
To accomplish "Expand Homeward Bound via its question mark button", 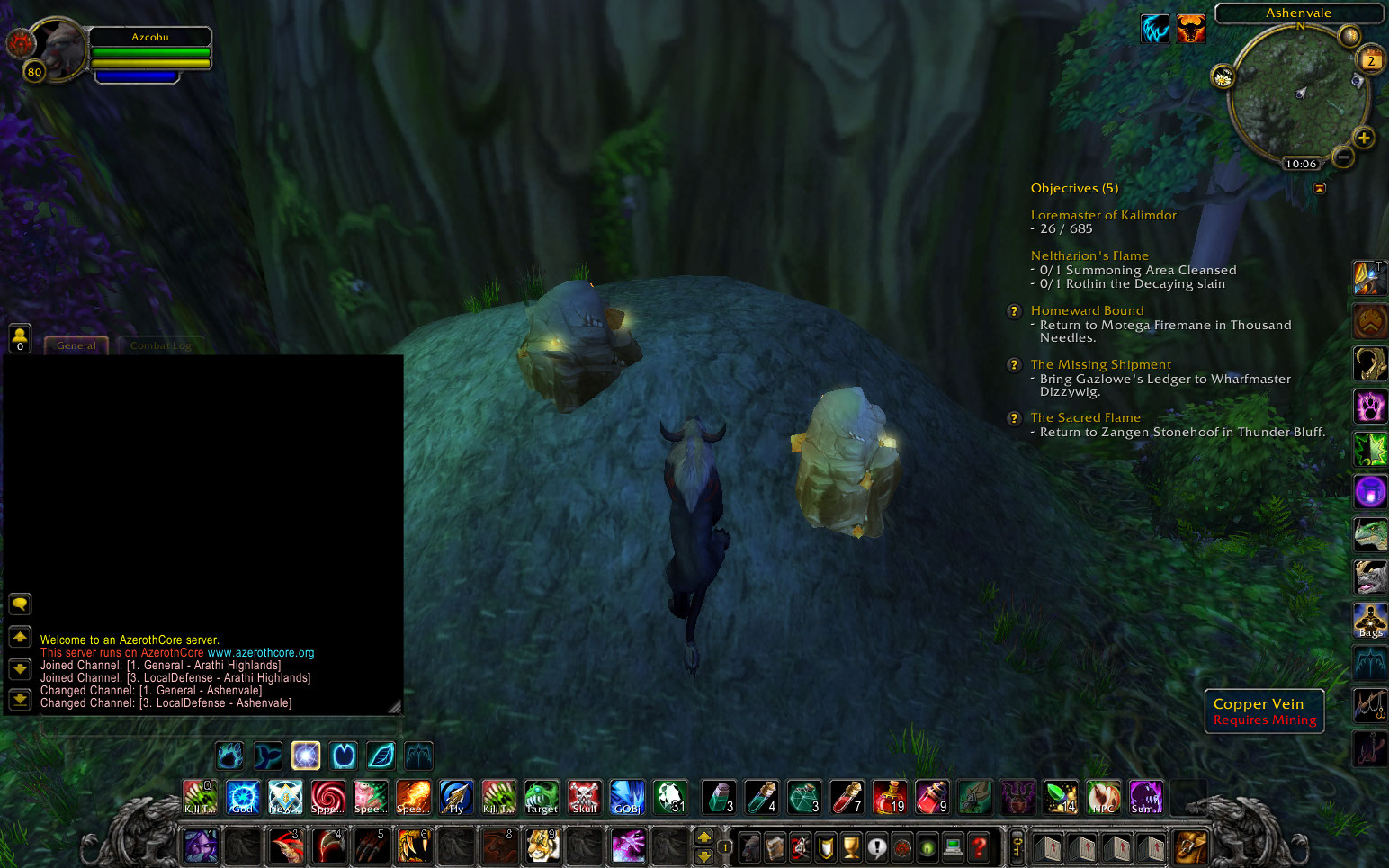I will coord(1014,311).
